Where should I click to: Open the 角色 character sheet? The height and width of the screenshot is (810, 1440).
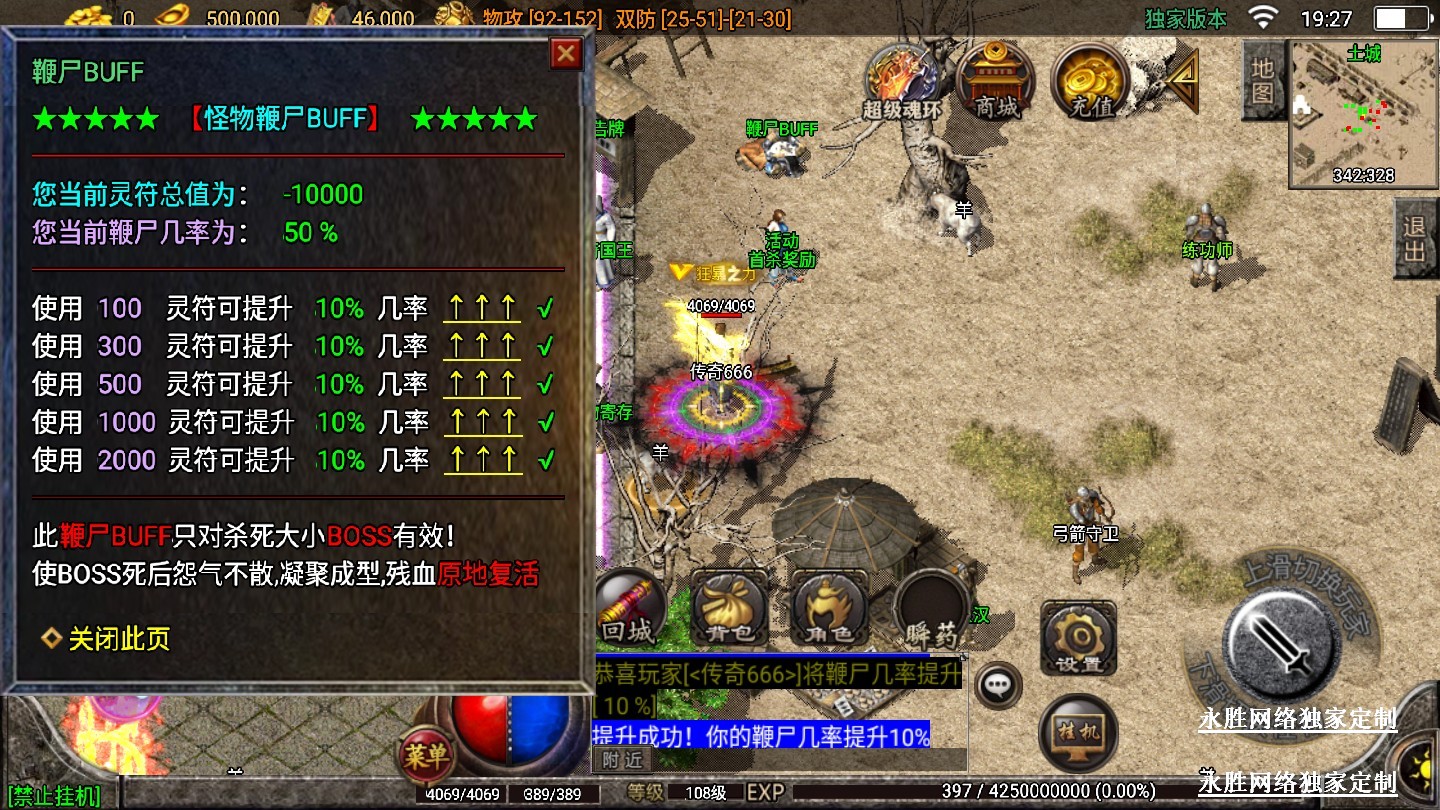click(x=829, y=609)
